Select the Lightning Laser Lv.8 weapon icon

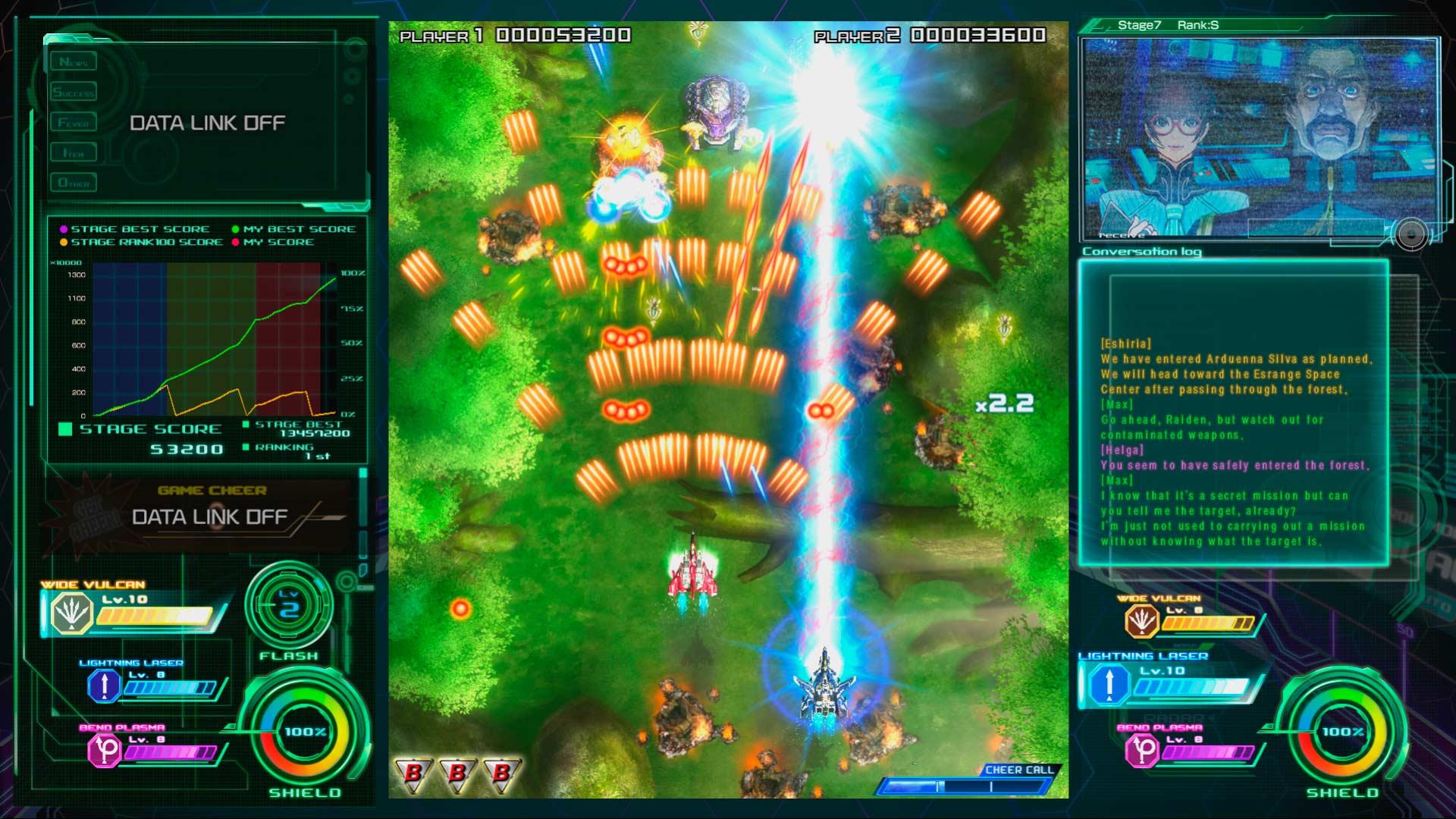coord(104,686)
